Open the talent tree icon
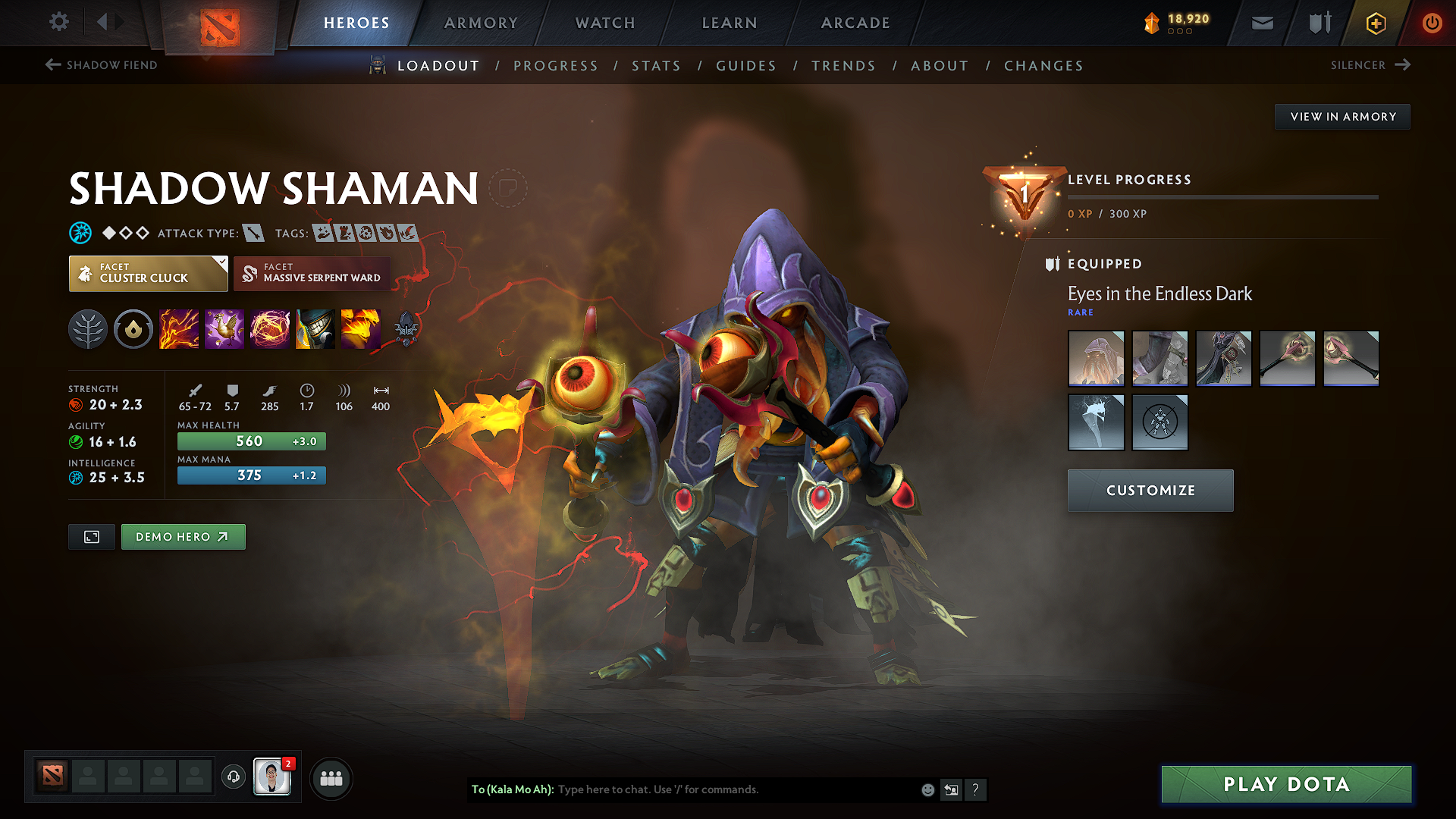The width and height of the screenshot is (1456, 819). (88, 328)
